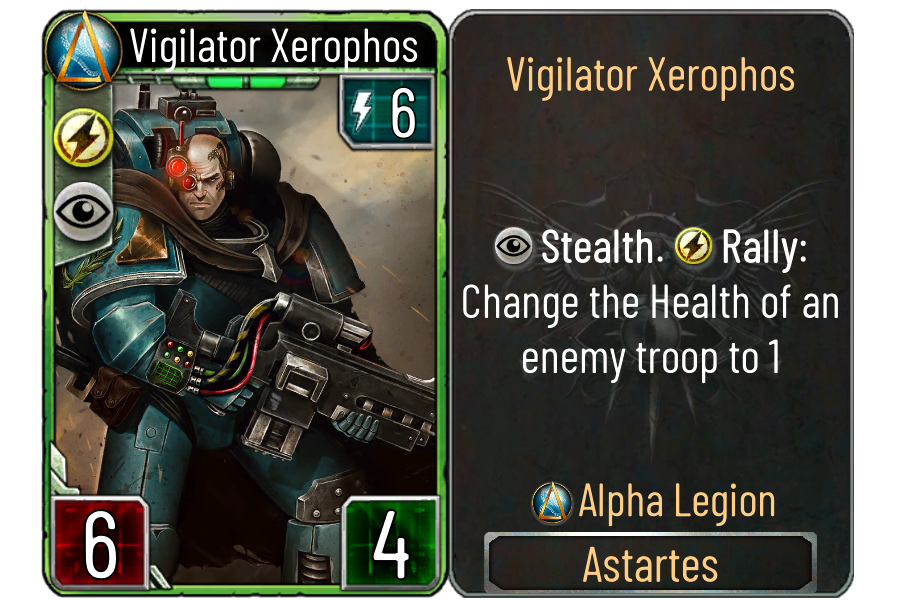The height and width of the screenshot is (600, 900).
Task: Select the Astartes type label box
Action: (x=650, y=565)
